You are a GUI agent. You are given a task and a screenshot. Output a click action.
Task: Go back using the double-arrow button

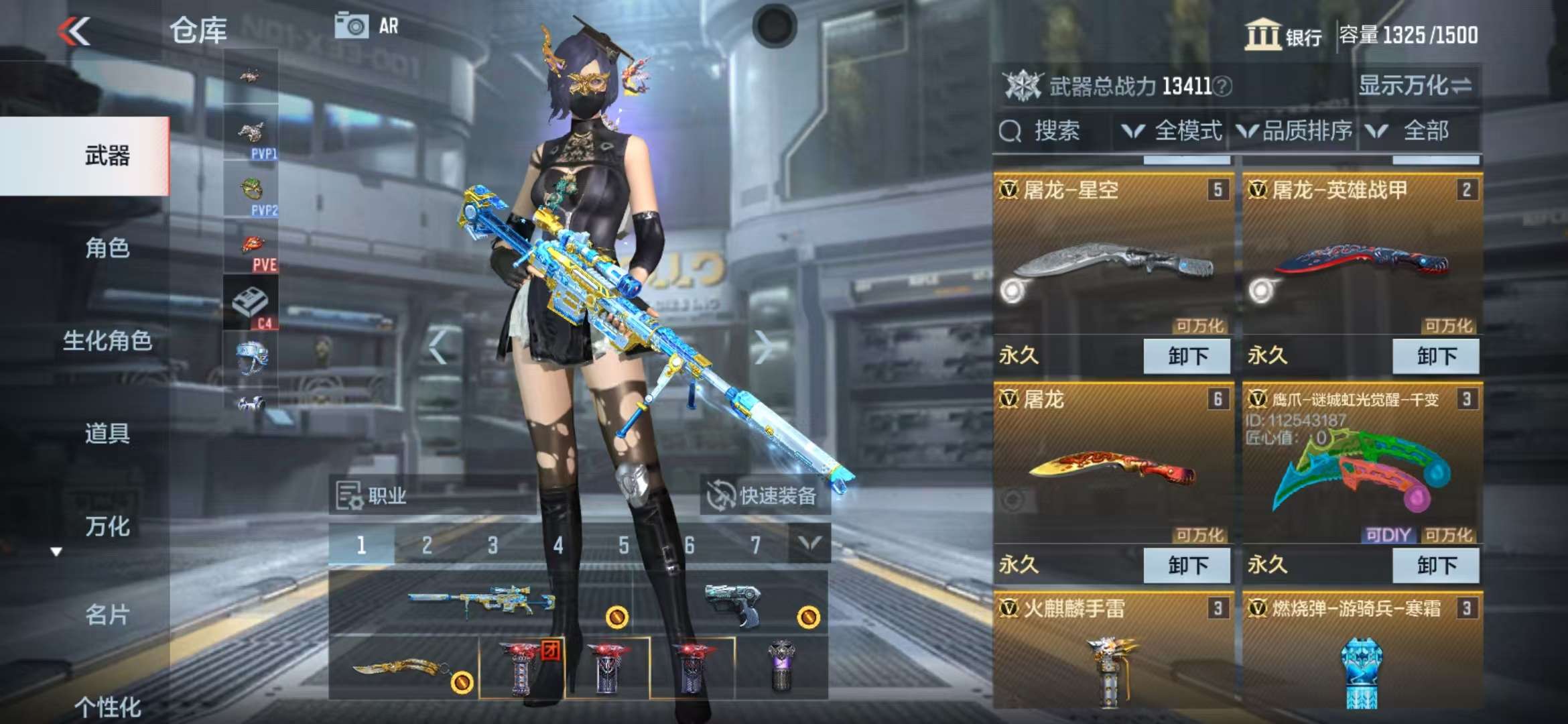74,31
